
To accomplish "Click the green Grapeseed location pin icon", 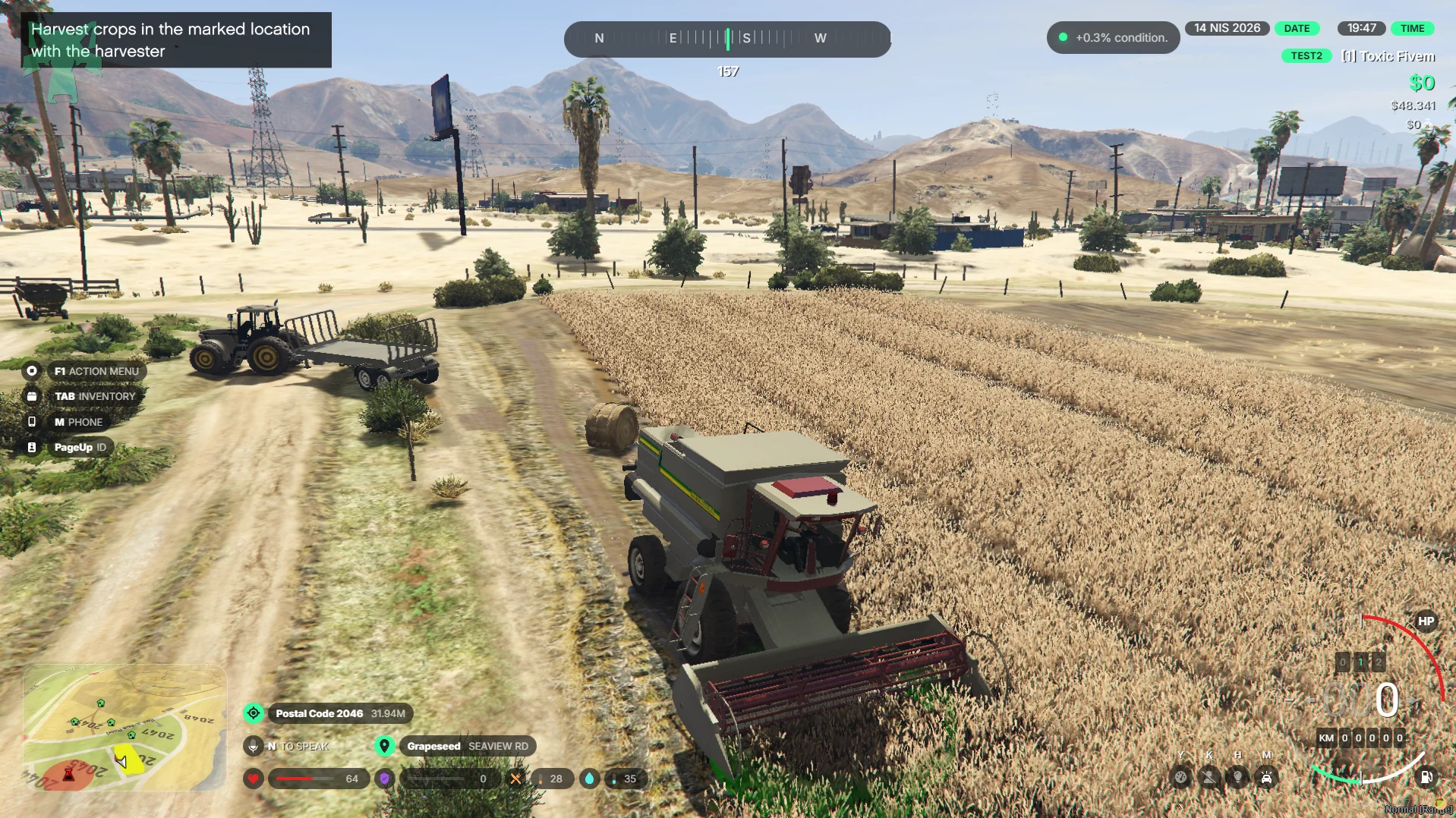I will pyautogui.click(x=385, y=746).
